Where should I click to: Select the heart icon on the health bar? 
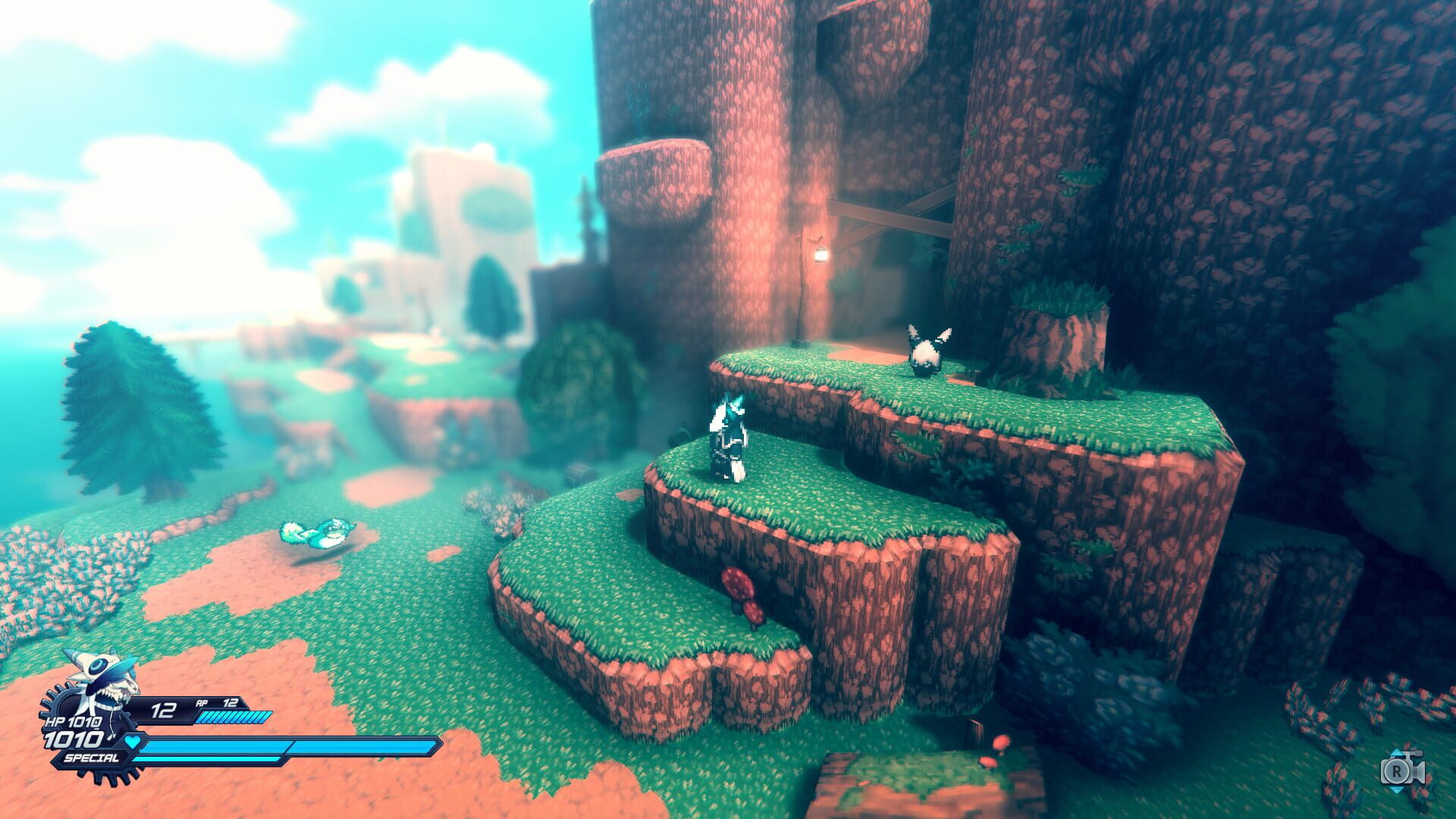click(133, 743)
